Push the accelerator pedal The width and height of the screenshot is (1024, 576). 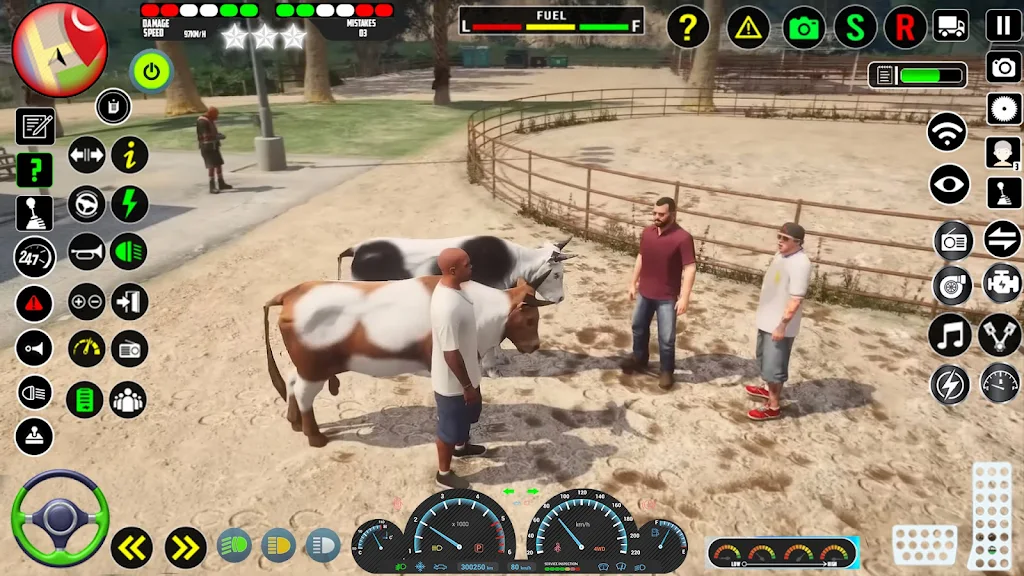[x=990, y=515]
